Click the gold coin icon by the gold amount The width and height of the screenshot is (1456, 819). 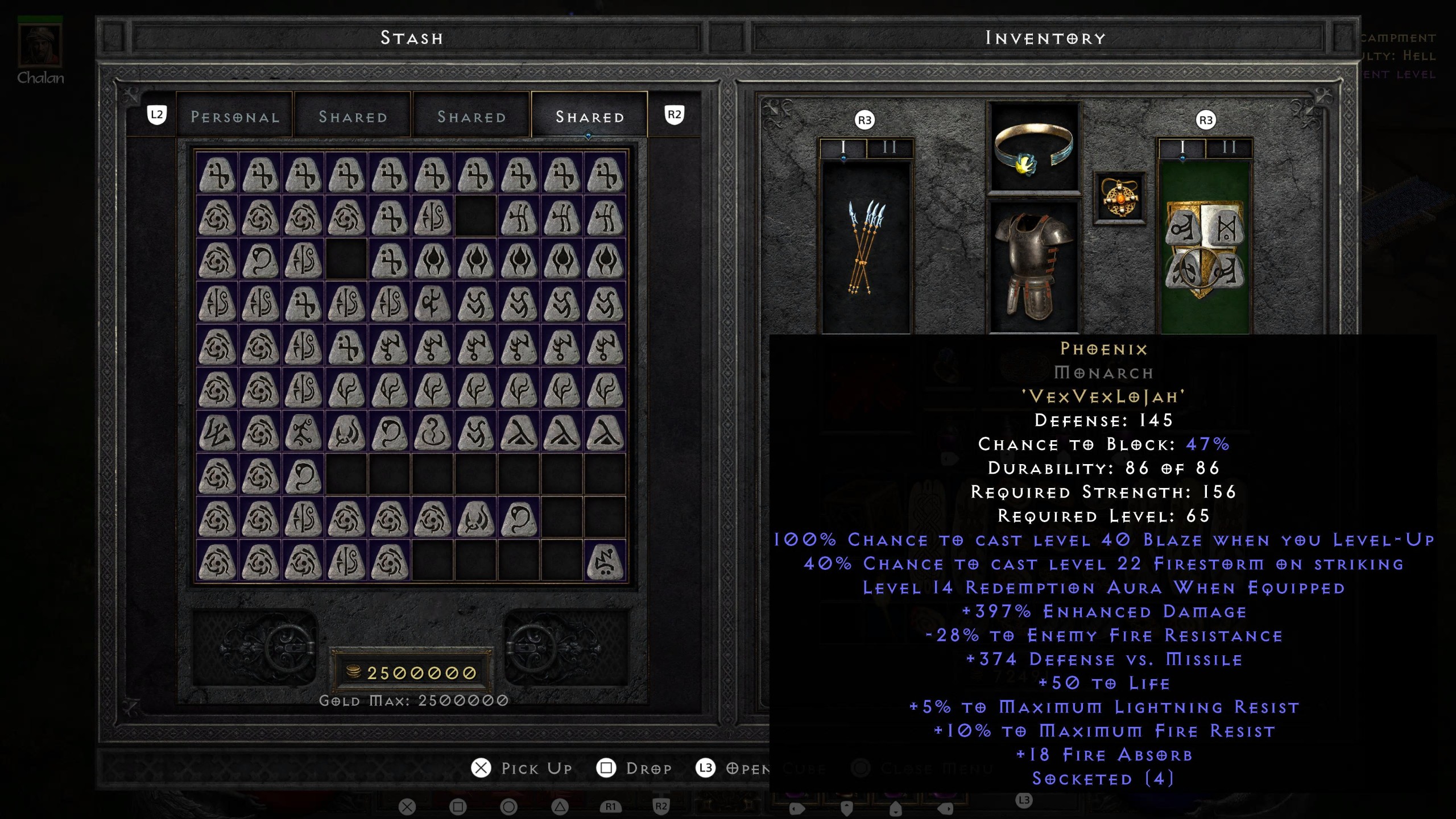pos(353,670)
